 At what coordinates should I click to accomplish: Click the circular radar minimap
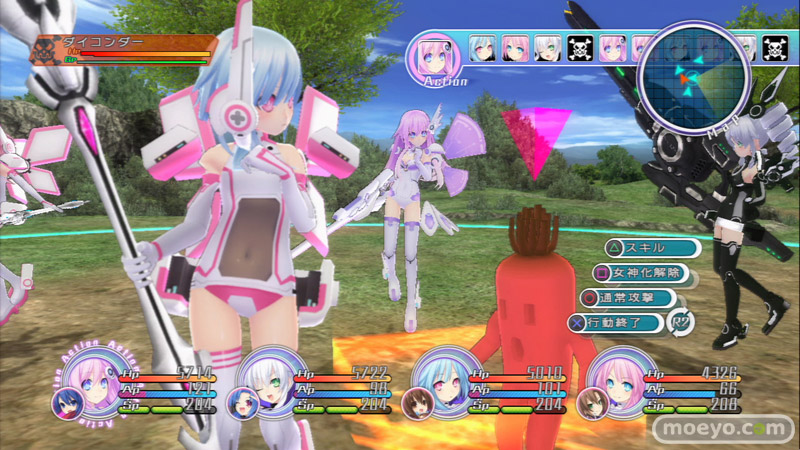pos(697,76)
